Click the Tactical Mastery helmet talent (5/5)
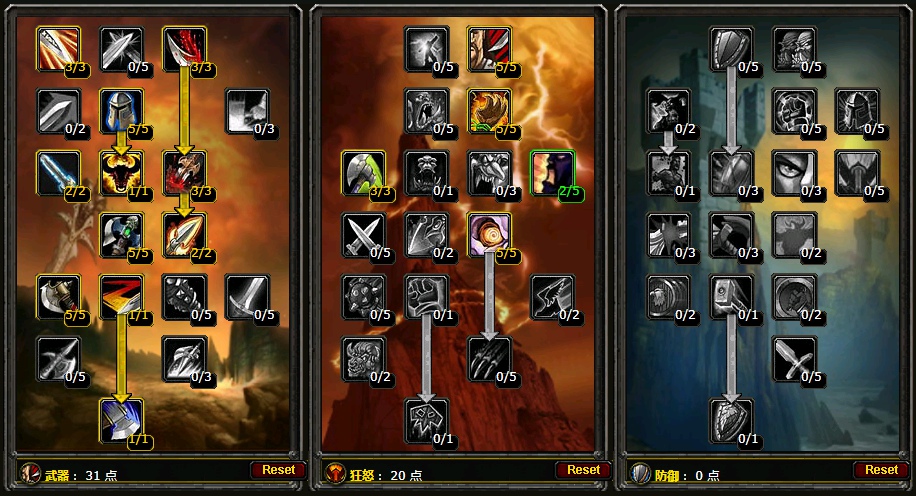 click(x=121, y=110)
